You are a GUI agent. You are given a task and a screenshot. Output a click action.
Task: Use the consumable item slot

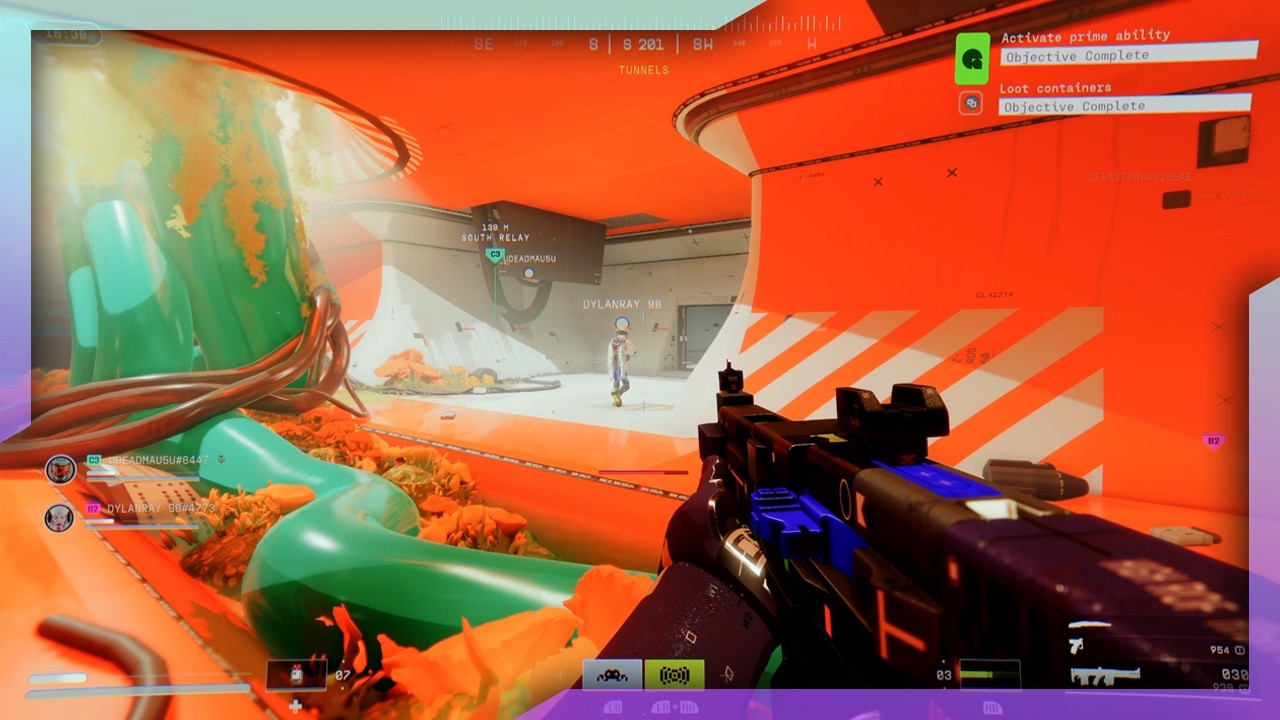point(296,674)
